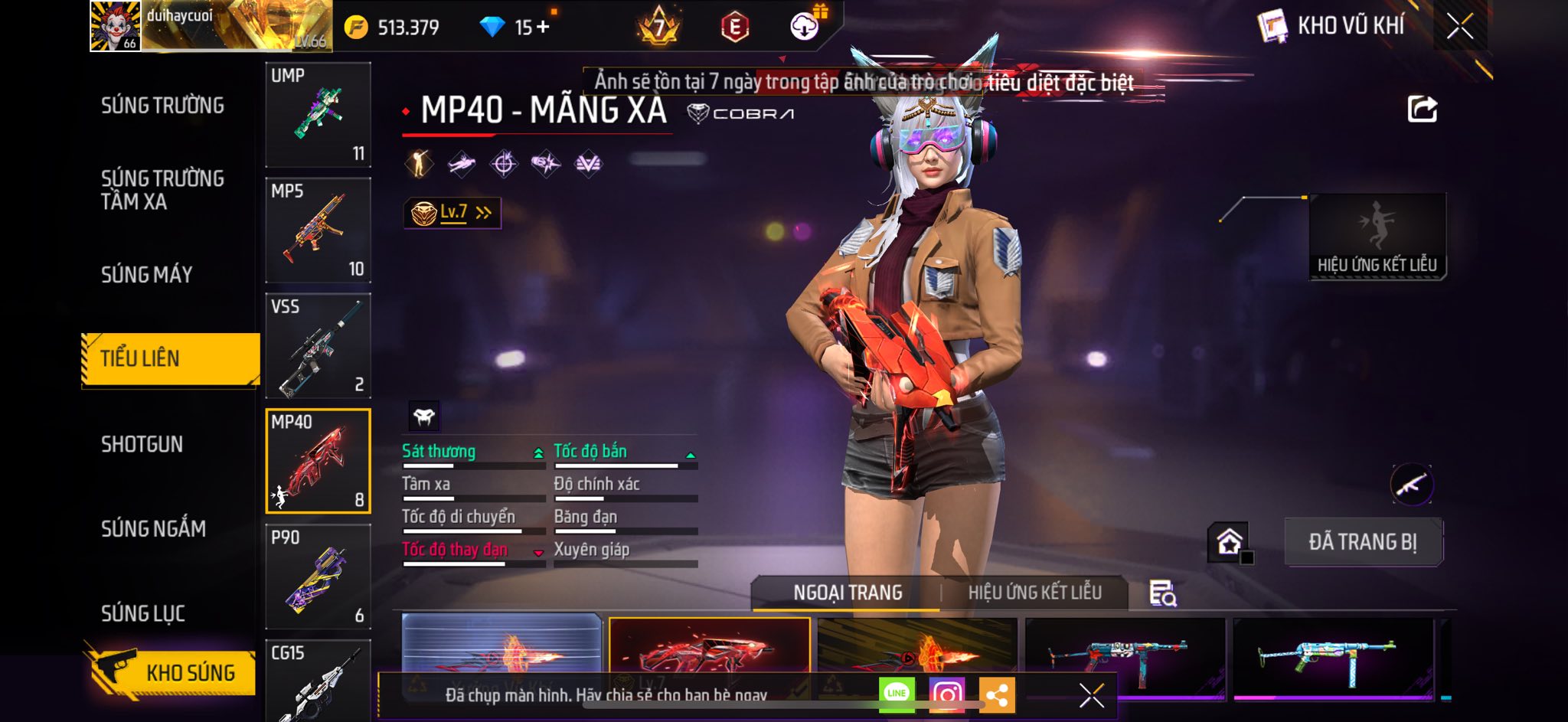This screenshot has height=722, width=1568.
Task: Choose the Súng Ngắm category
Action: [x=153, y=528]
